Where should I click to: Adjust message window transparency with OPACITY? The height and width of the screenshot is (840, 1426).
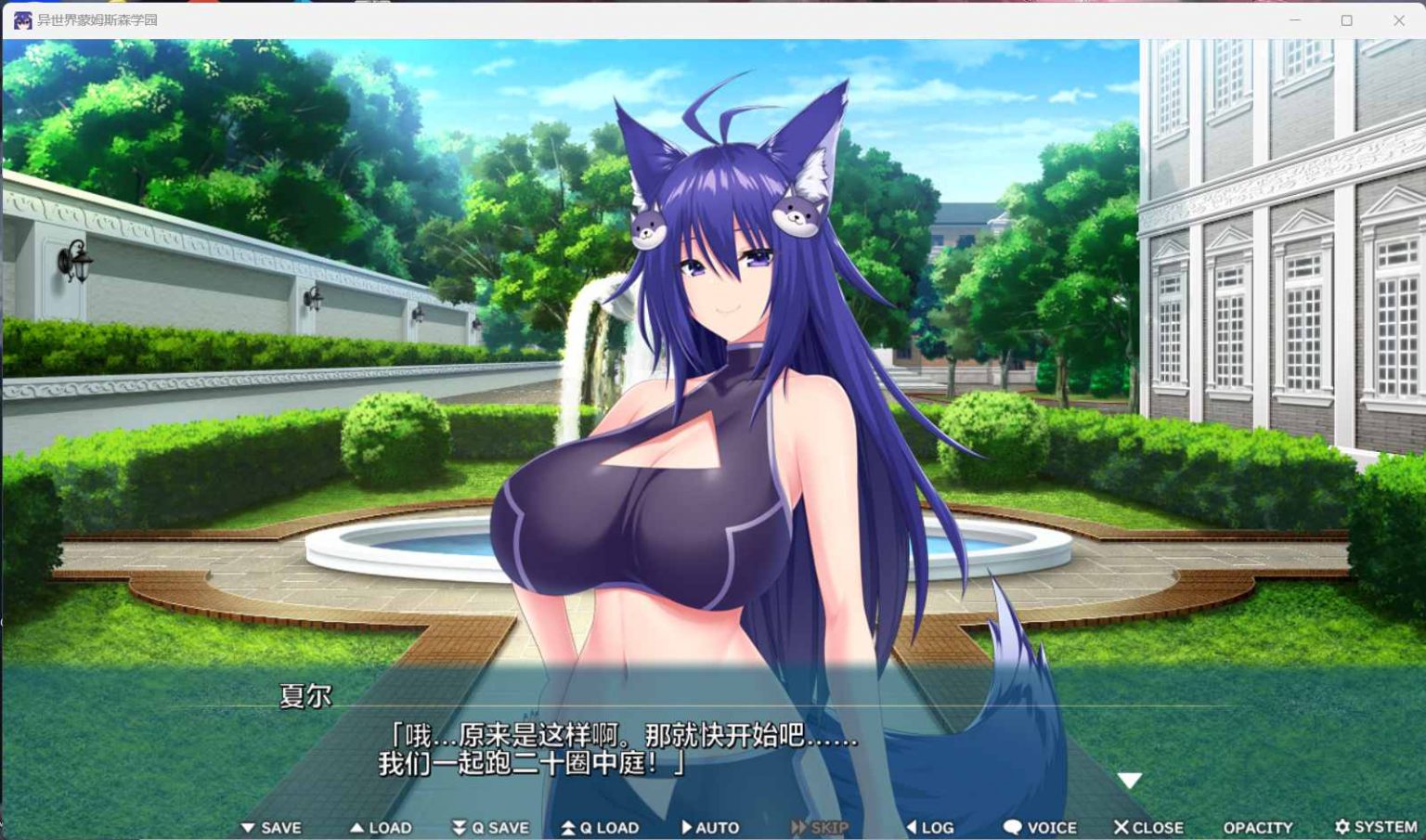[x=1258, y=826]
